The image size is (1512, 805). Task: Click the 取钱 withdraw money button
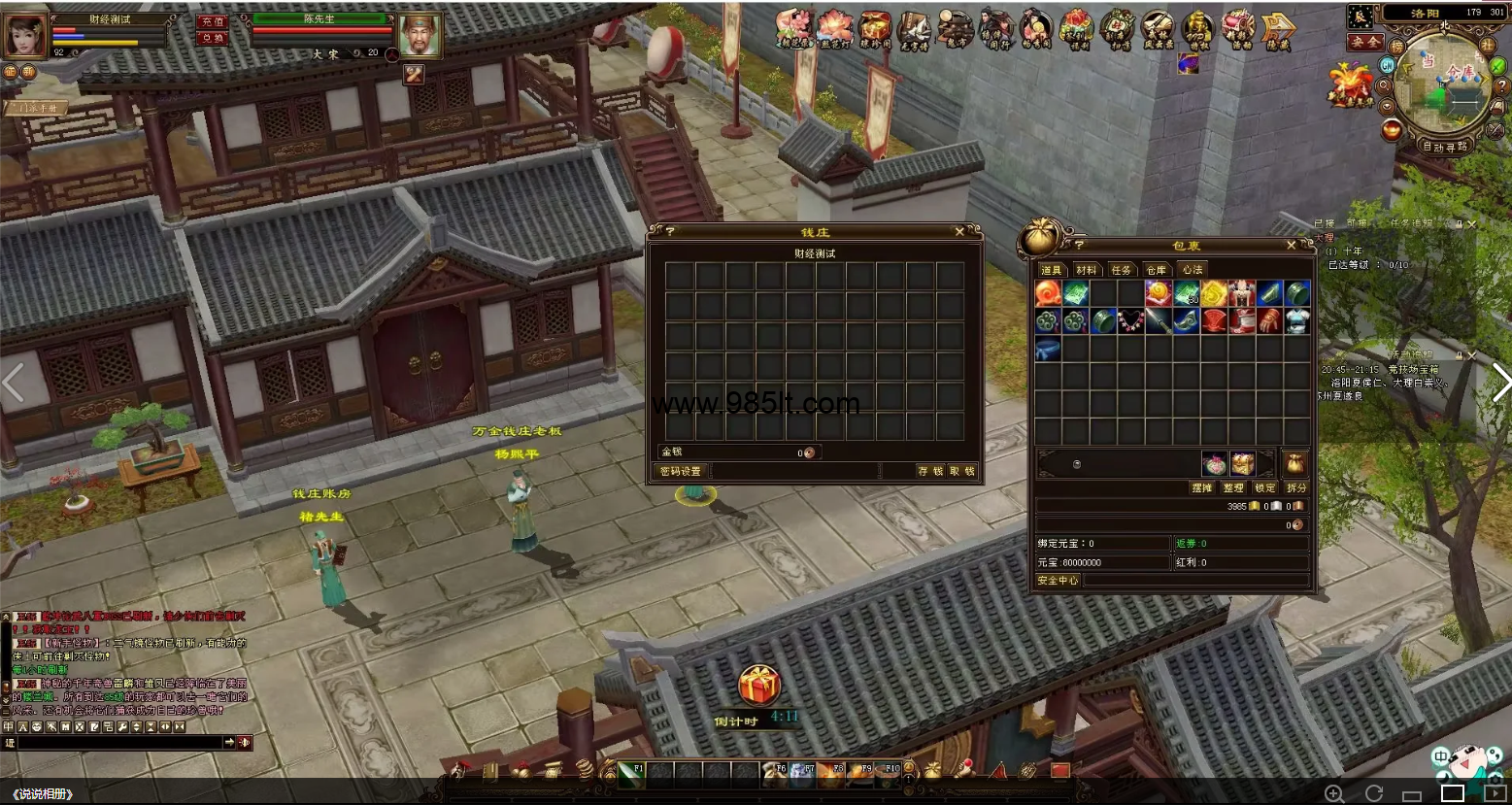(961, 471)
